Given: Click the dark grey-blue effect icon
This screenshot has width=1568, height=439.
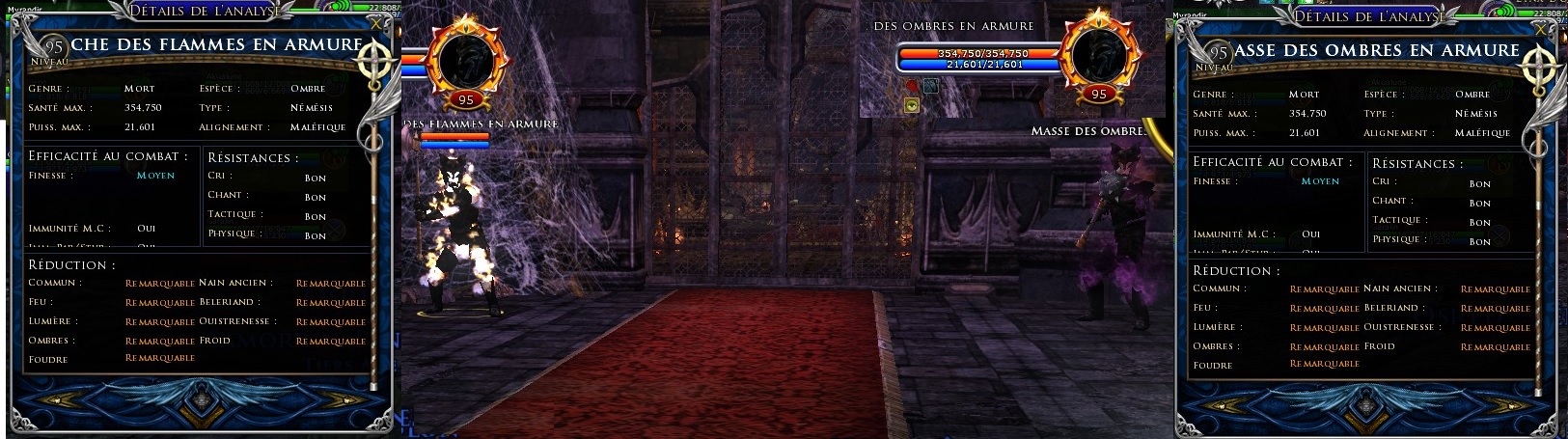Looking at the screenshot, I should [x=930, y=86].
